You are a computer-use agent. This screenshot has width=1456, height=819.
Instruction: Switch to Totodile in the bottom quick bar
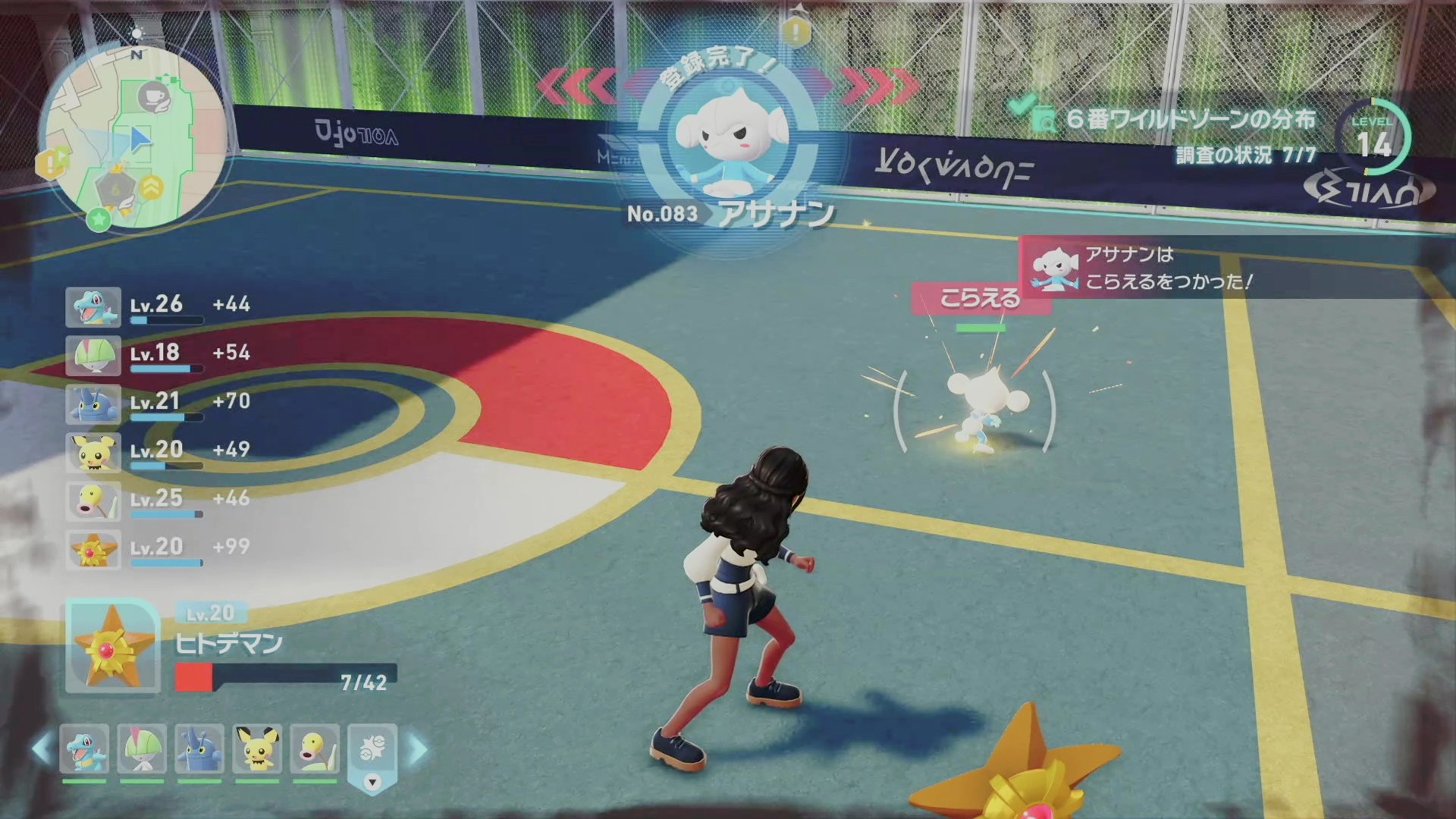tap(84, 748)
